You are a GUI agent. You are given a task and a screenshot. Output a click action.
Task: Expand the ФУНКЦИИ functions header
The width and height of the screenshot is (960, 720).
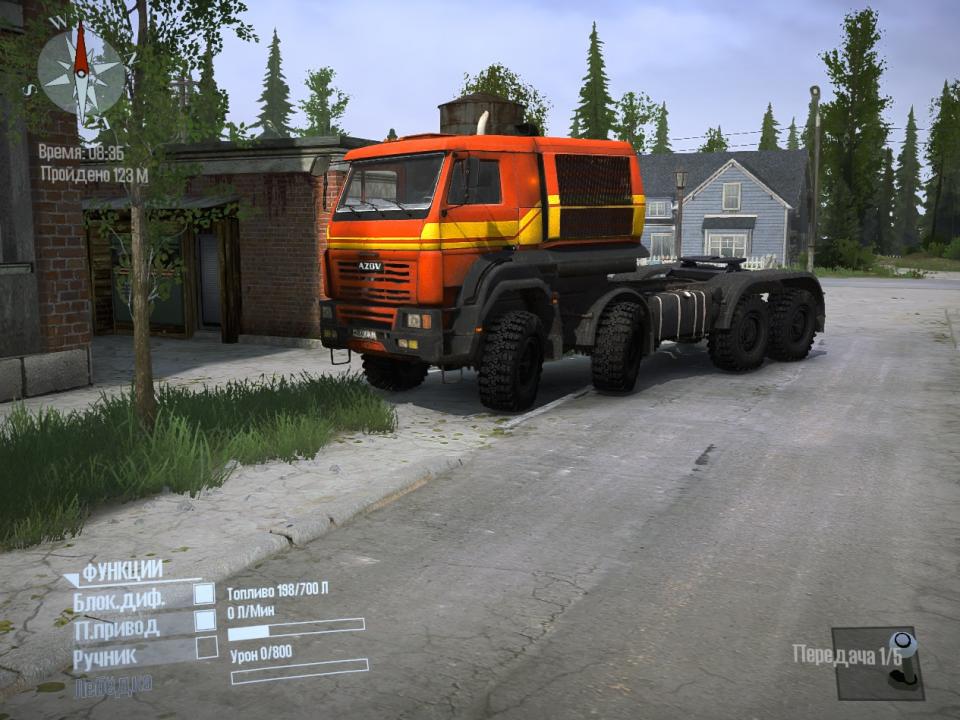pos(120,571)
